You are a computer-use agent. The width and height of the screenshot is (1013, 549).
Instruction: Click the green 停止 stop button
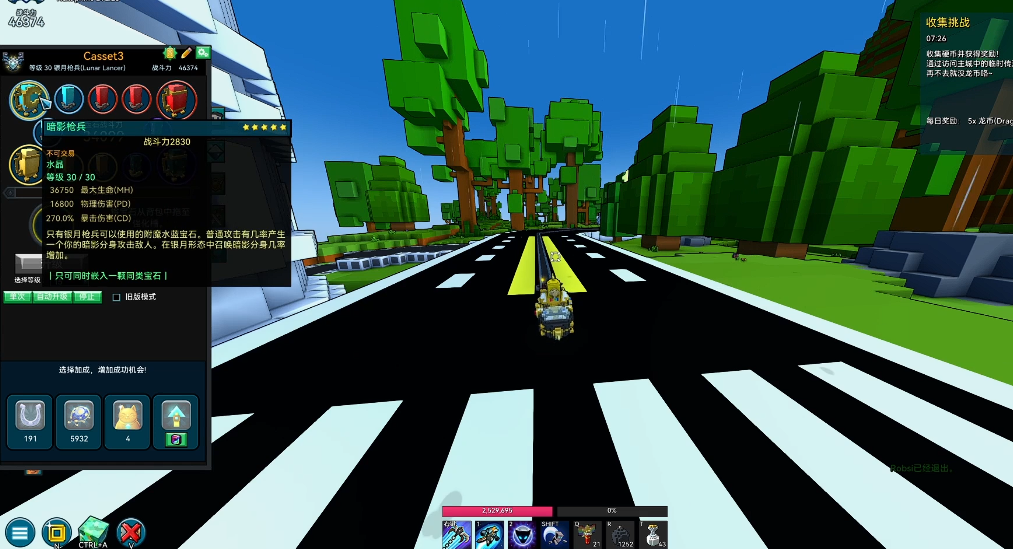[x=88, y=297]
